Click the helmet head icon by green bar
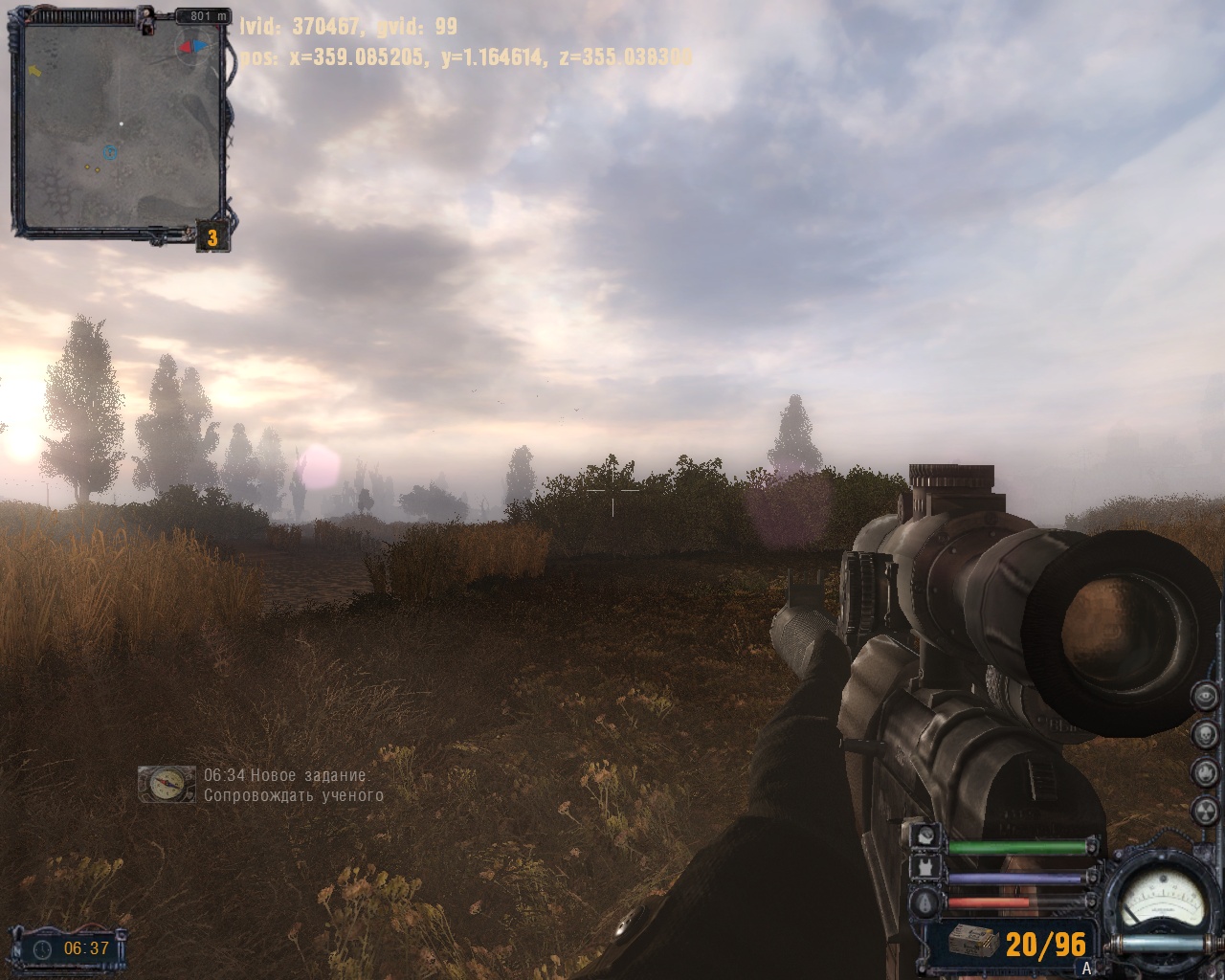 (x=927, y=835)
